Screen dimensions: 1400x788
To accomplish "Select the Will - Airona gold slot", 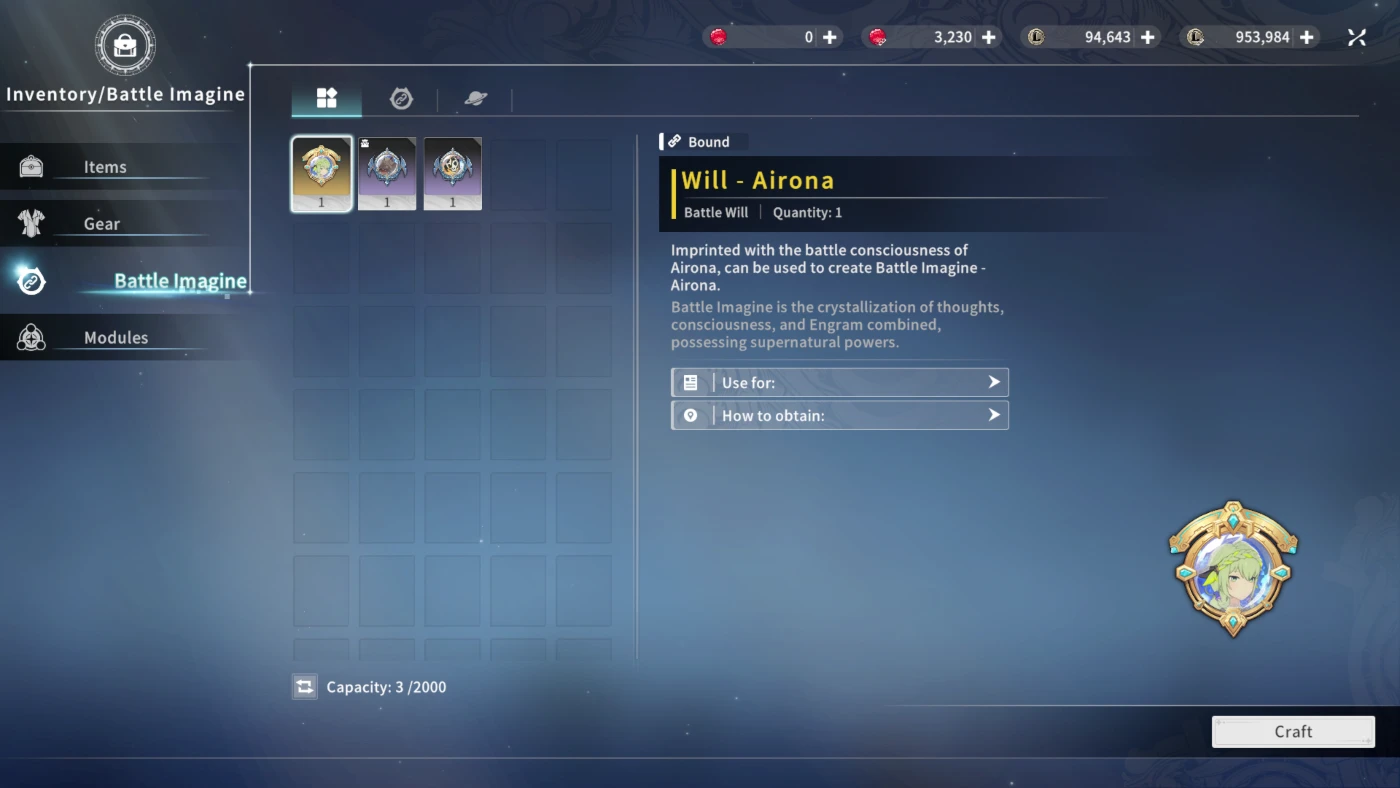I will click(322, 173).
